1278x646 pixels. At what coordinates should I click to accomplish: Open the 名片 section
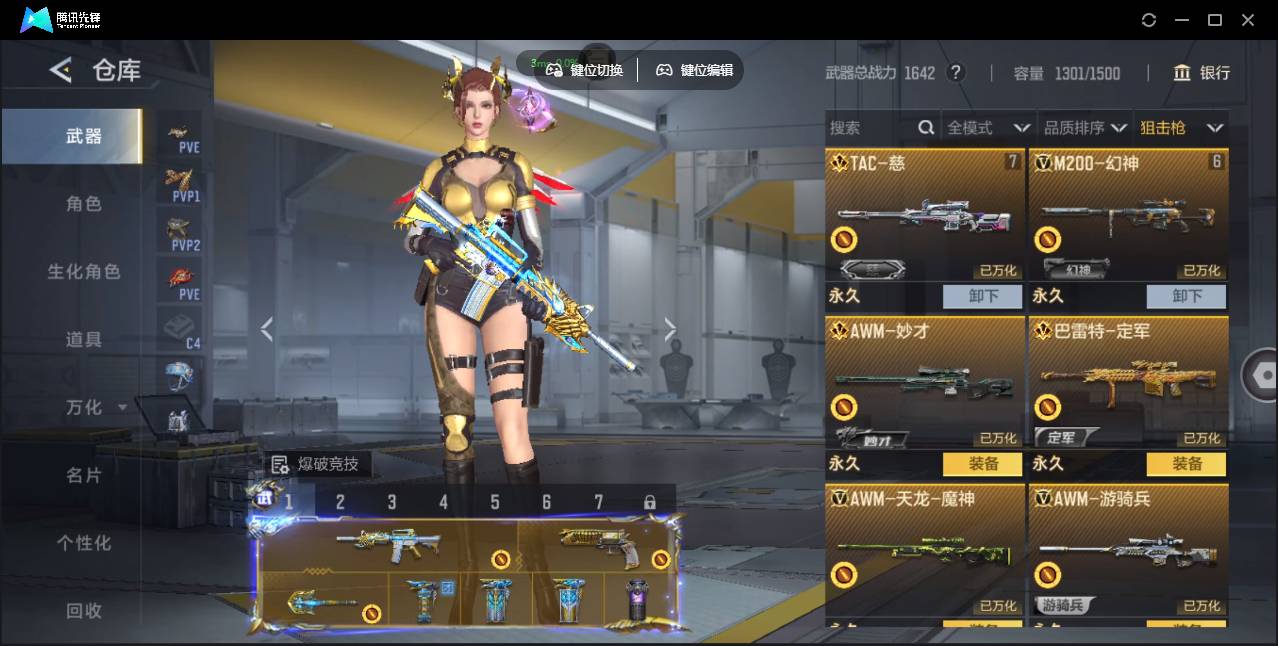pyautogui.click(x=84, y=475)
